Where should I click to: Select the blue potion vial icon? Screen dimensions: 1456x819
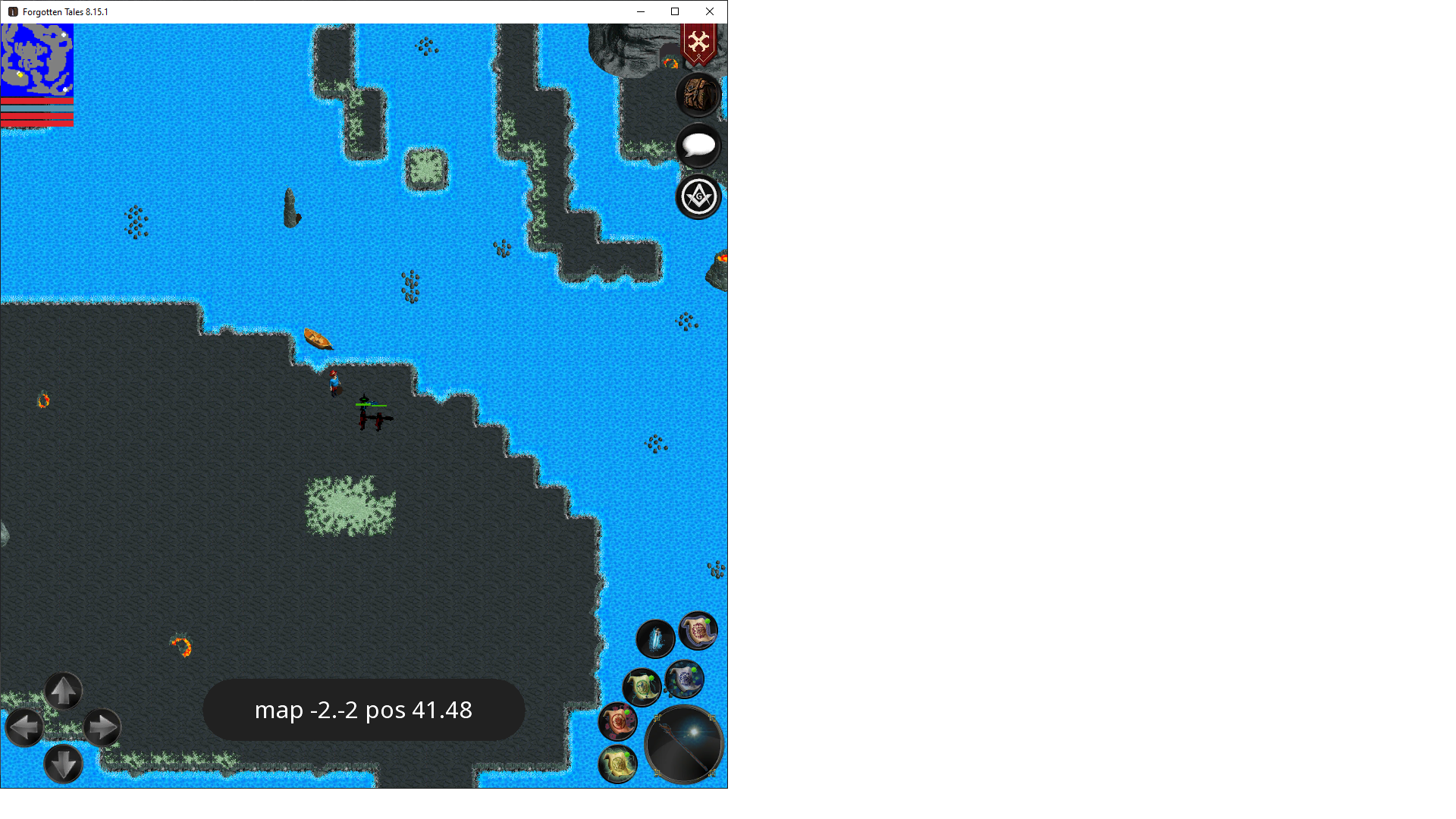click(655, 639)
